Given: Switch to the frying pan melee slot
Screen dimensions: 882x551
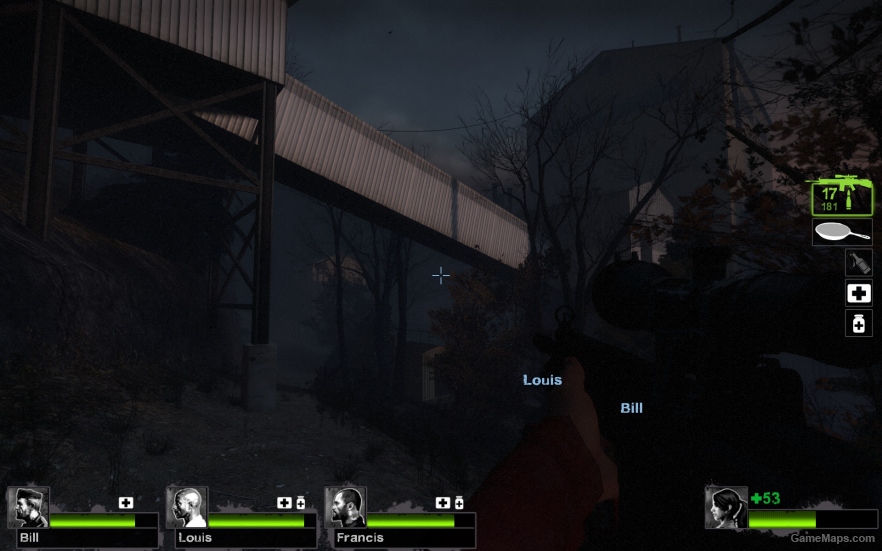Looking at the screenshot, I should (x=842, y=233).
